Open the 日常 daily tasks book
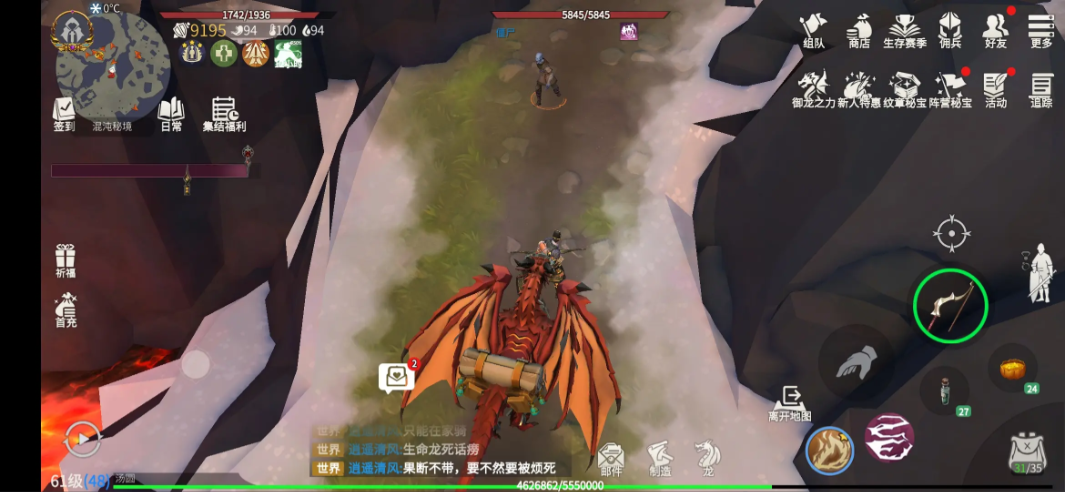 pos(171,114)
